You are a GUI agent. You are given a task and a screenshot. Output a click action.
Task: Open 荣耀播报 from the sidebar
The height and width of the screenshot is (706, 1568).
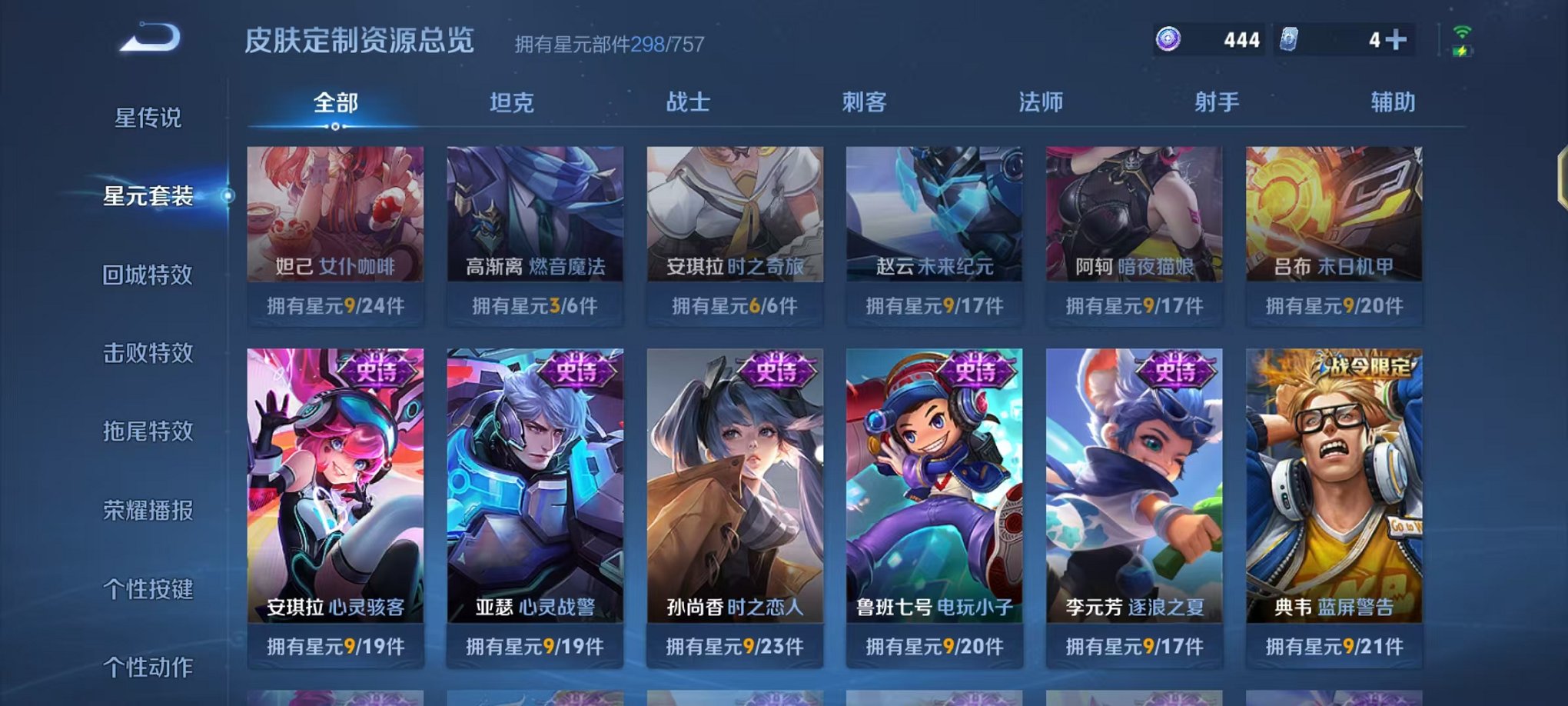coord(148,509)
